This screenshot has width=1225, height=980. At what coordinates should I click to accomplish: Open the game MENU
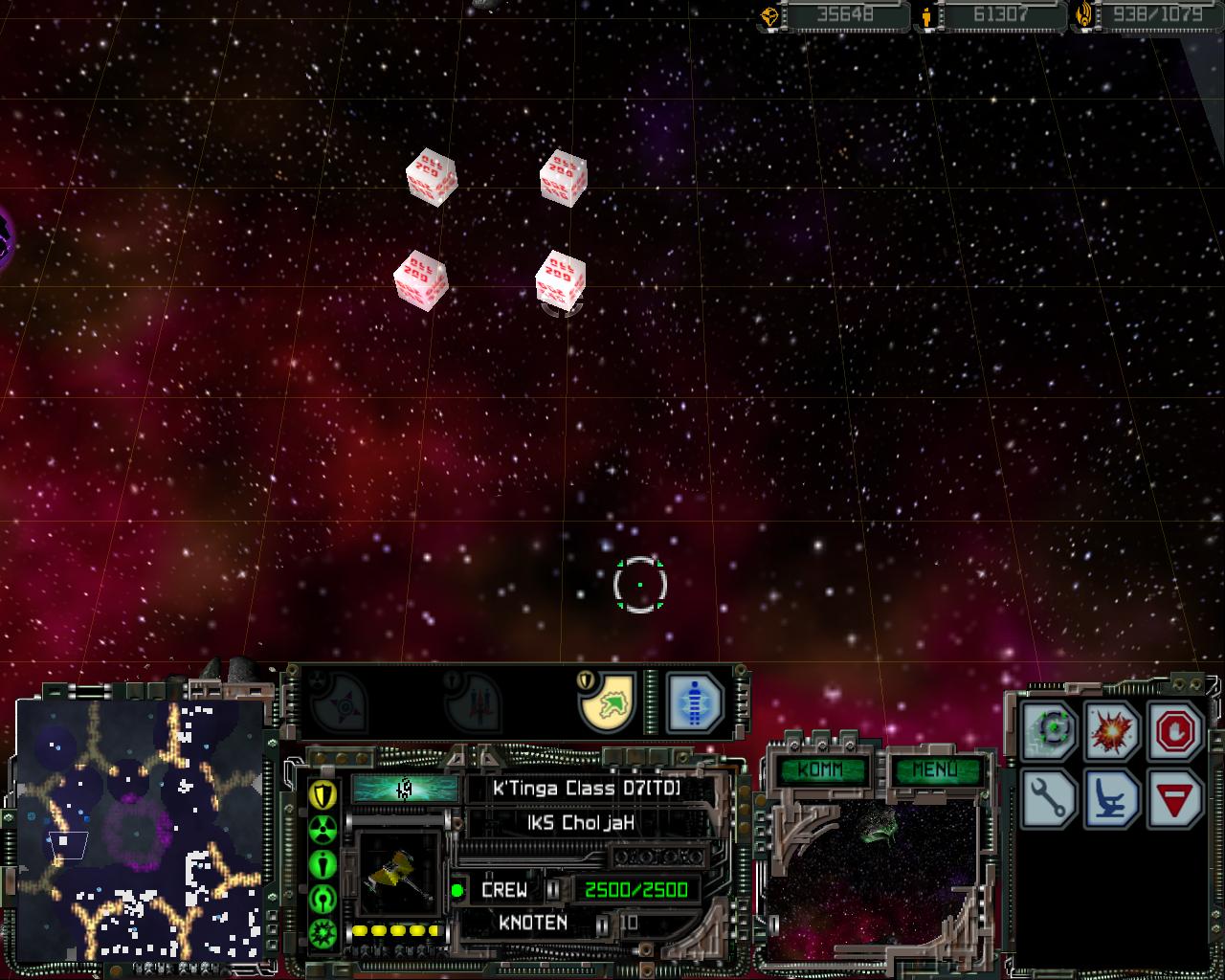[934, 770]
